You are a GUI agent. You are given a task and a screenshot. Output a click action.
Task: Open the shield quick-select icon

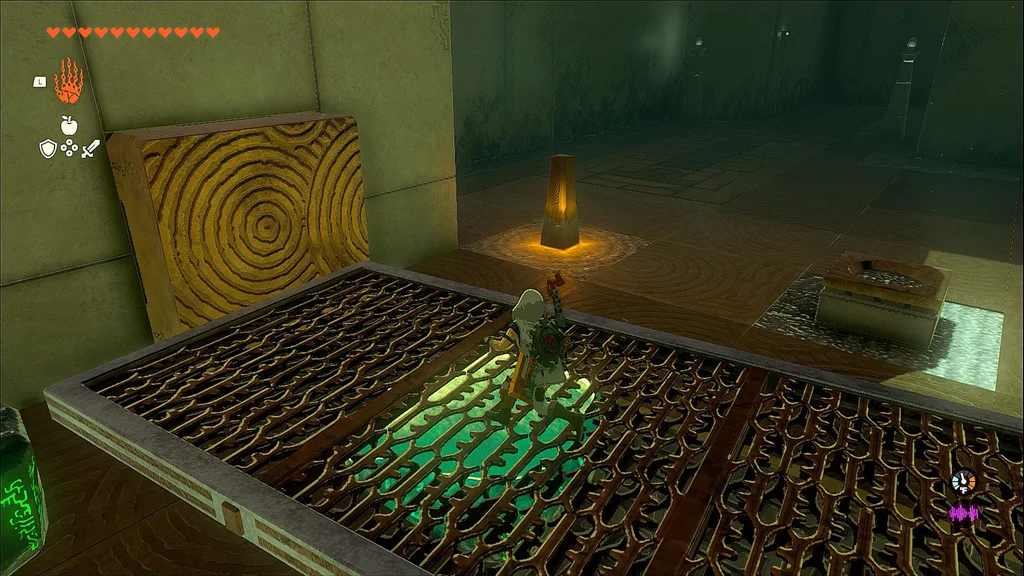click(x=47, y=148)
